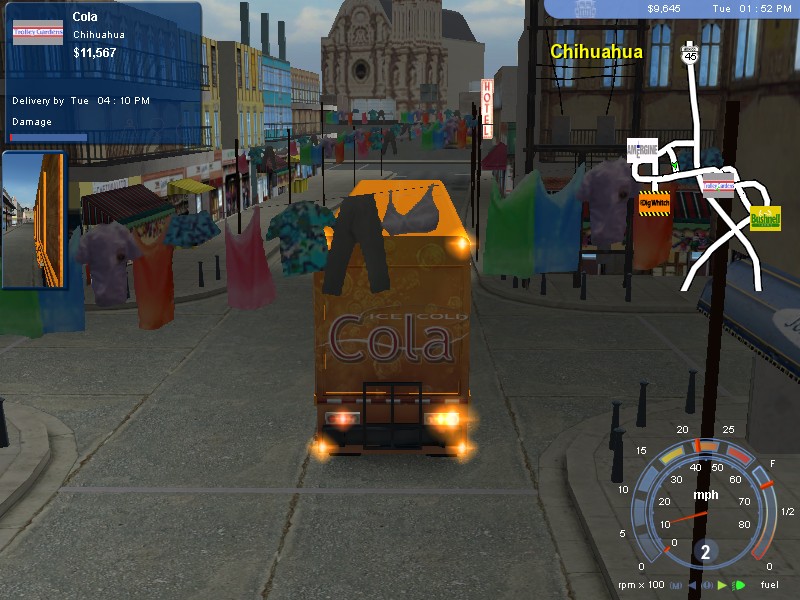Click the building icon in the top bar
This screenshot has height=600, width=800.
(587, 9)
